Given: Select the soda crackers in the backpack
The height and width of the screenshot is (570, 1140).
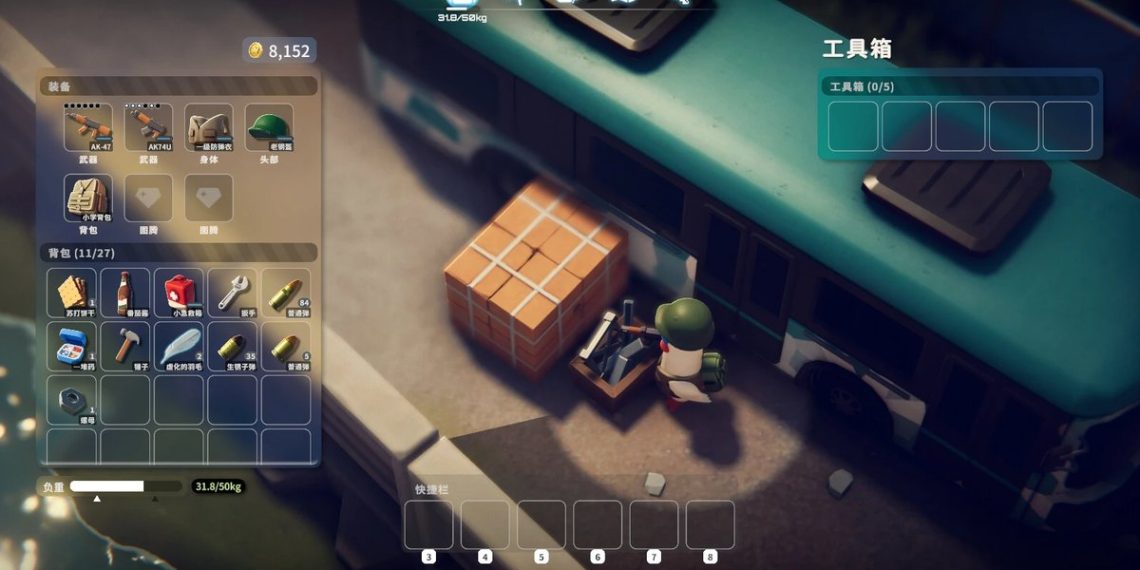Looking at the screenshot, I should tap(72, 293).
